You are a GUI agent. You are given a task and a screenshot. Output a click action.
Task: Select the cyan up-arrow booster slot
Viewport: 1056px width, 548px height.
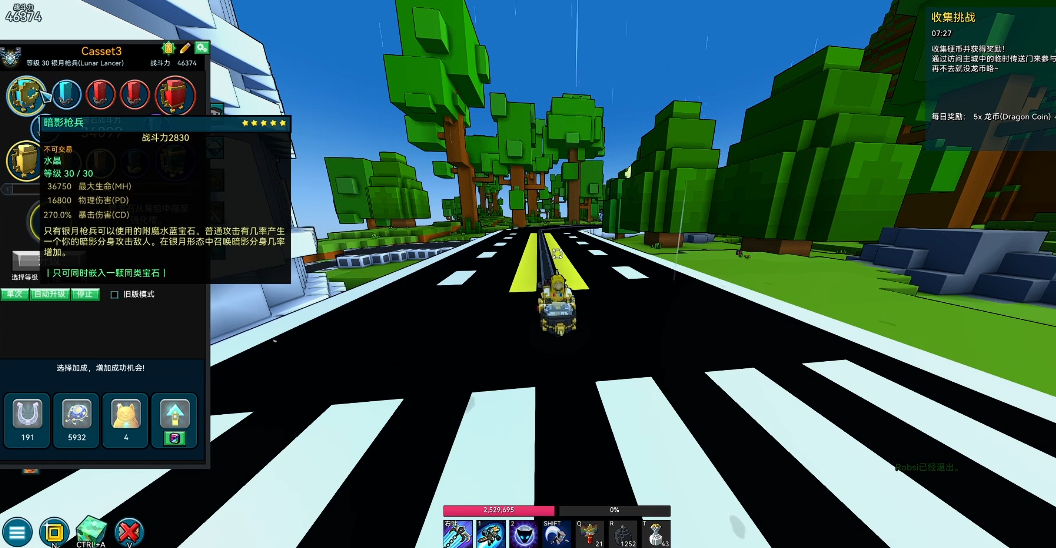(173, 414)
